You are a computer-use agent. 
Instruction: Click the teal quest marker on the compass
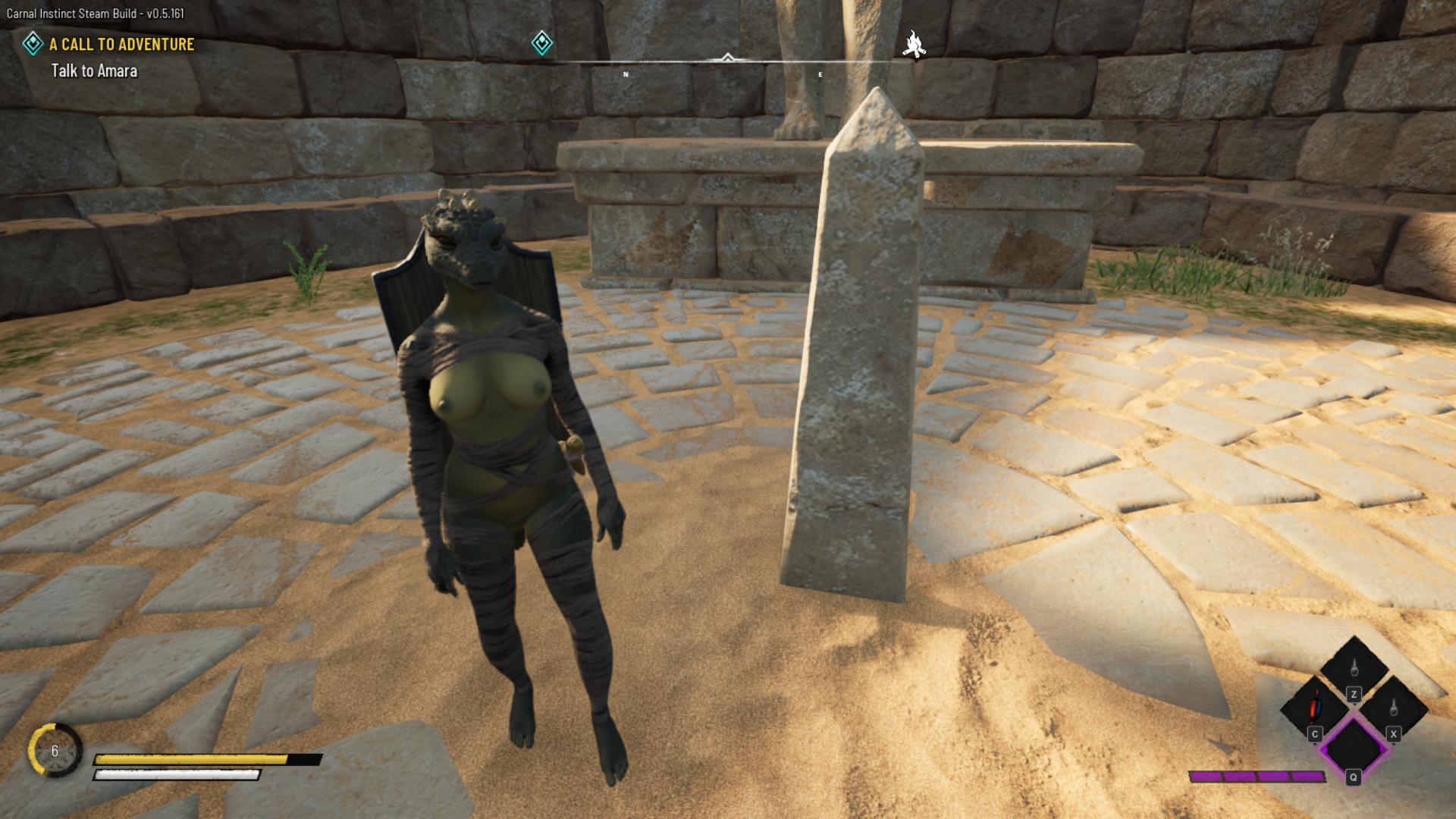(x=541, y=43)
